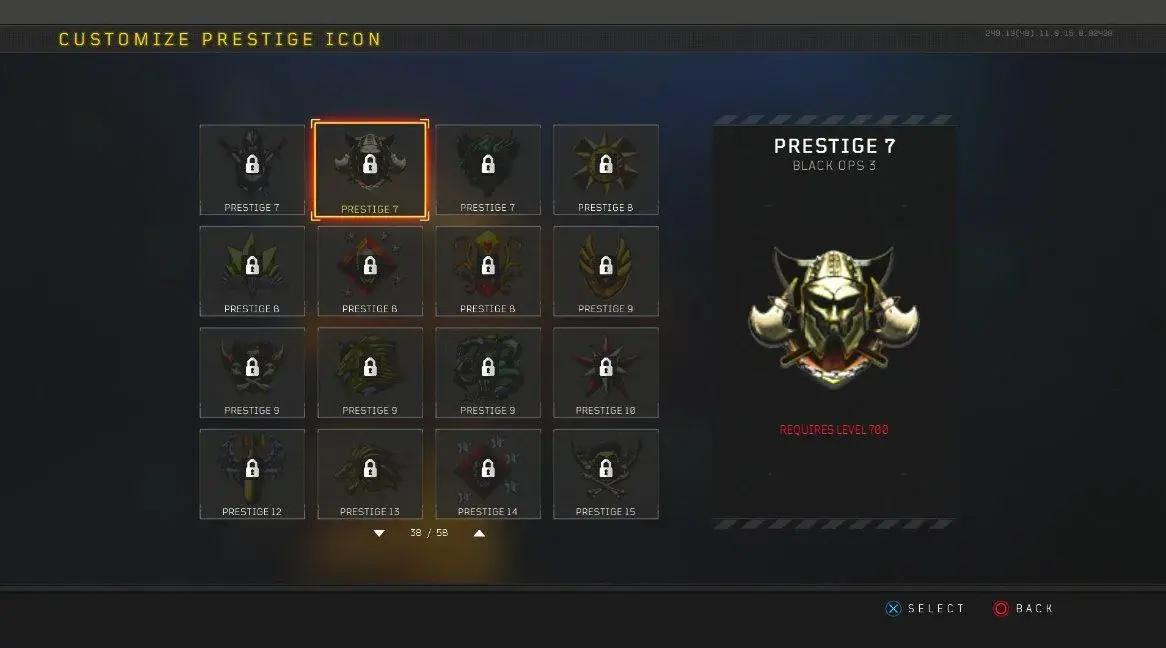The width and height of the screenshot is (1166, 648).
Task: Click the down arrow to page icons
Action: pos(379,534)
